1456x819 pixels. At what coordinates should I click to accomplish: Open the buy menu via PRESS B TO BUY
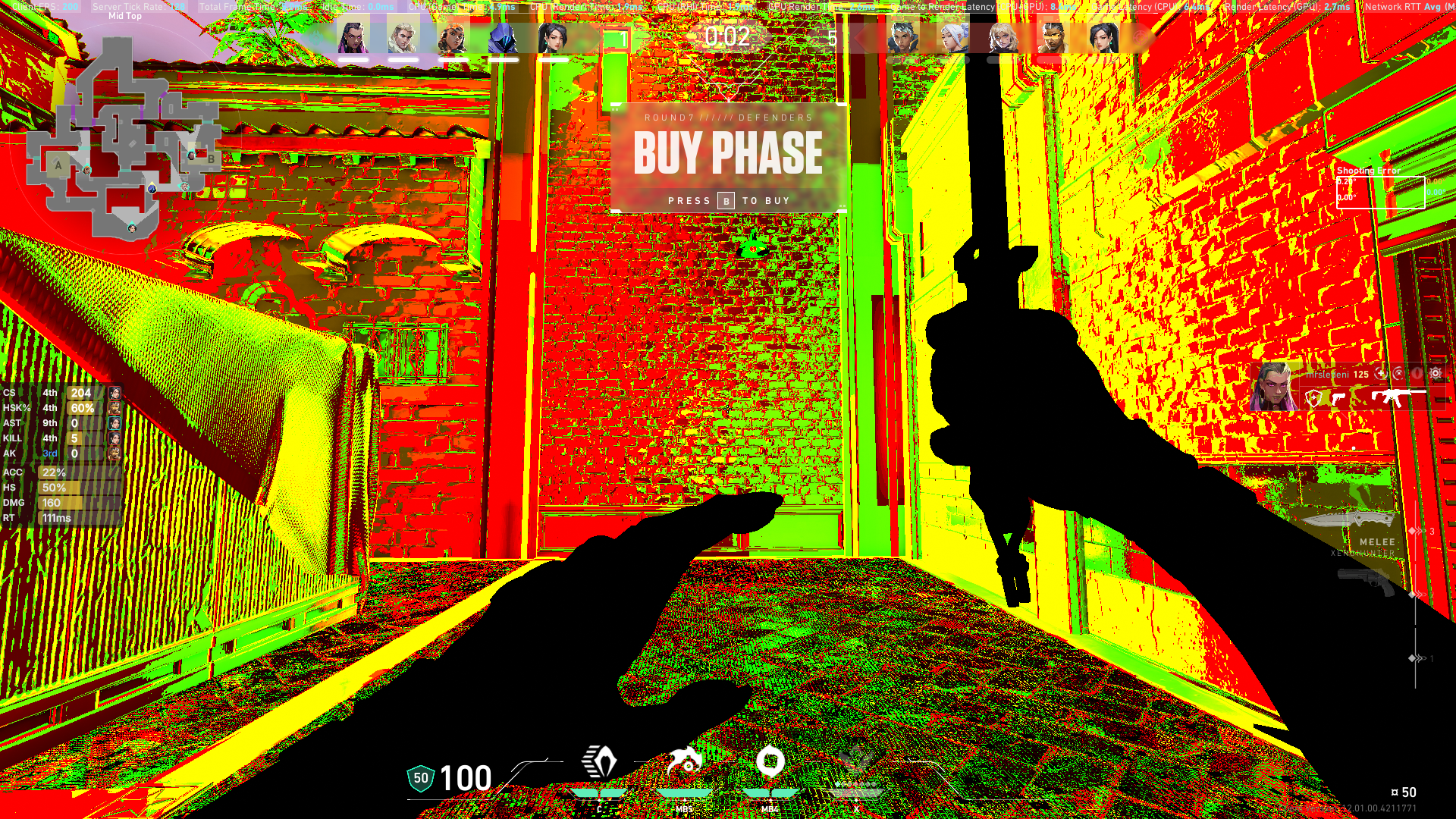pyautogui.click(x=729, y=200)
